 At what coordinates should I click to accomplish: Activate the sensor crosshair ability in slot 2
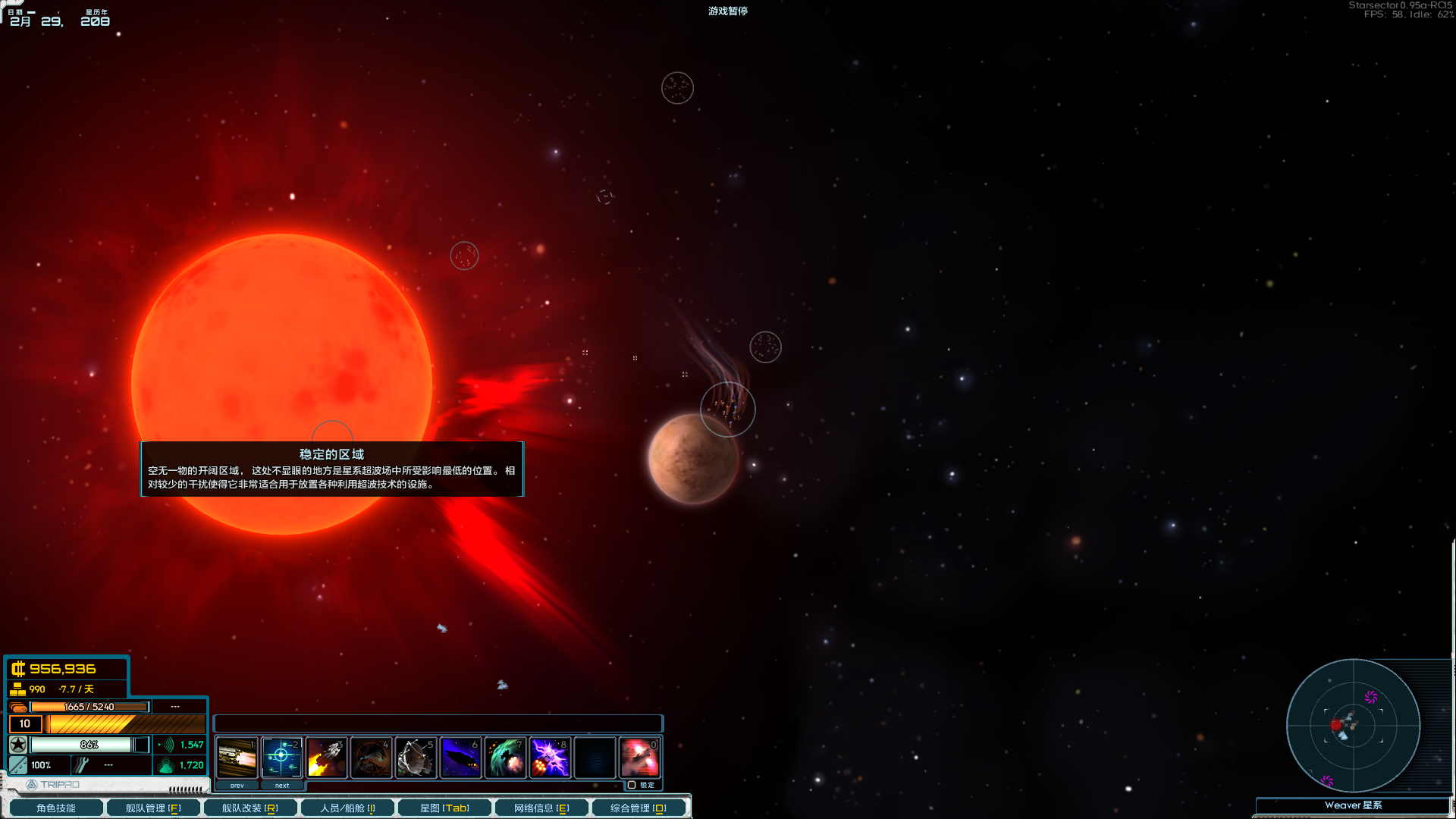coord(281,757)
